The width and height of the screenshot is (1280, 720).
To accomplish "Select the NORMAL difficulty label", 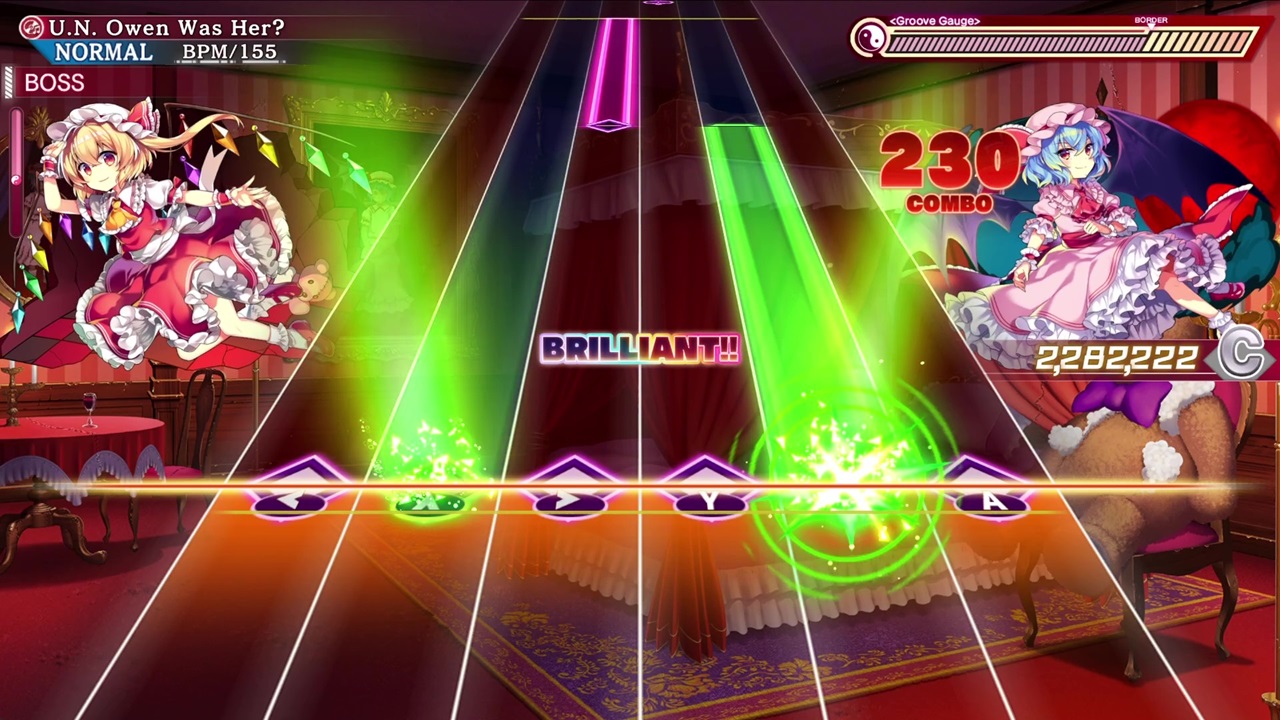I will [x=102, y=51].
